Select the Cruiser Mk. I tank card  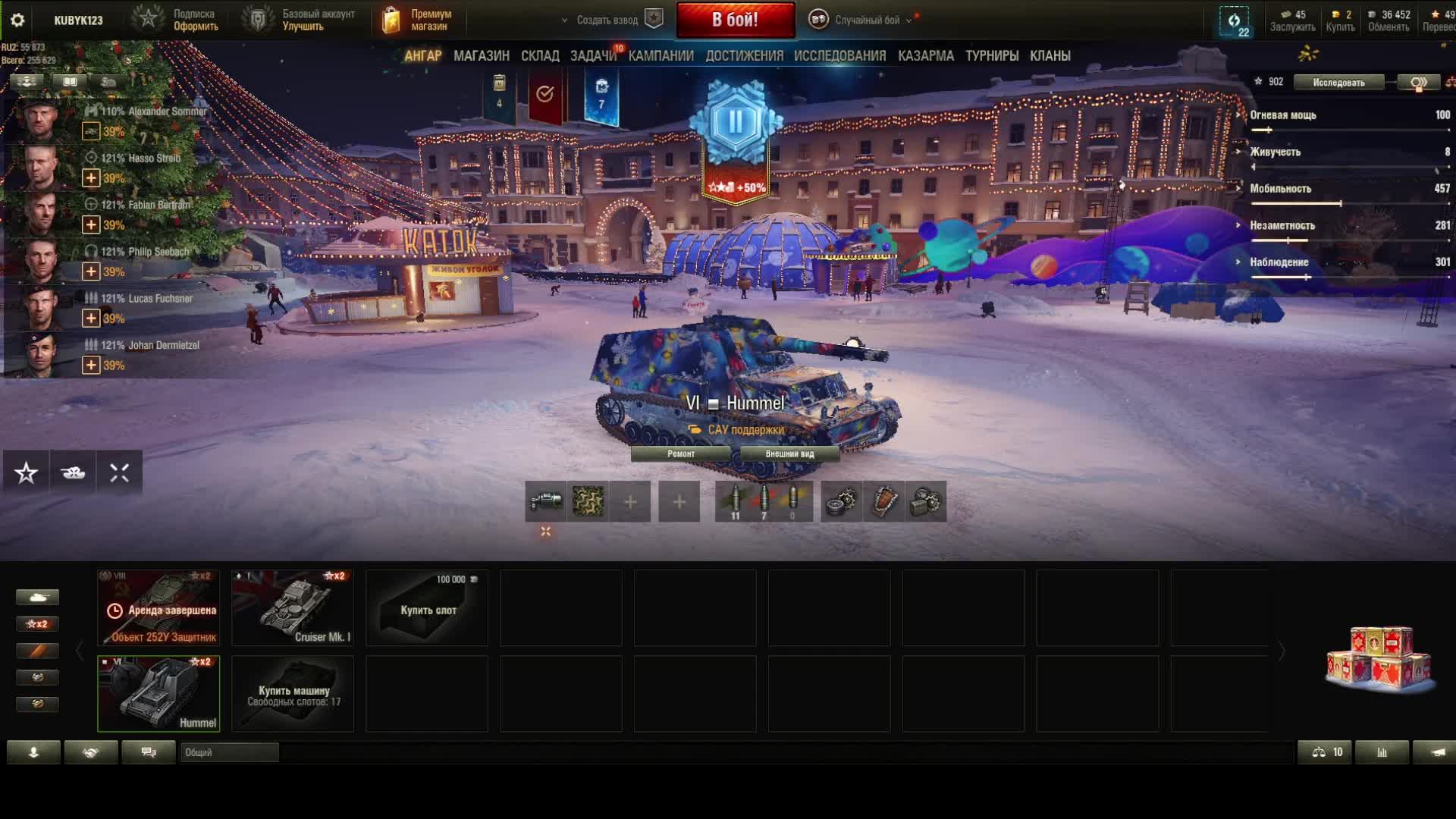click(293, 608)
